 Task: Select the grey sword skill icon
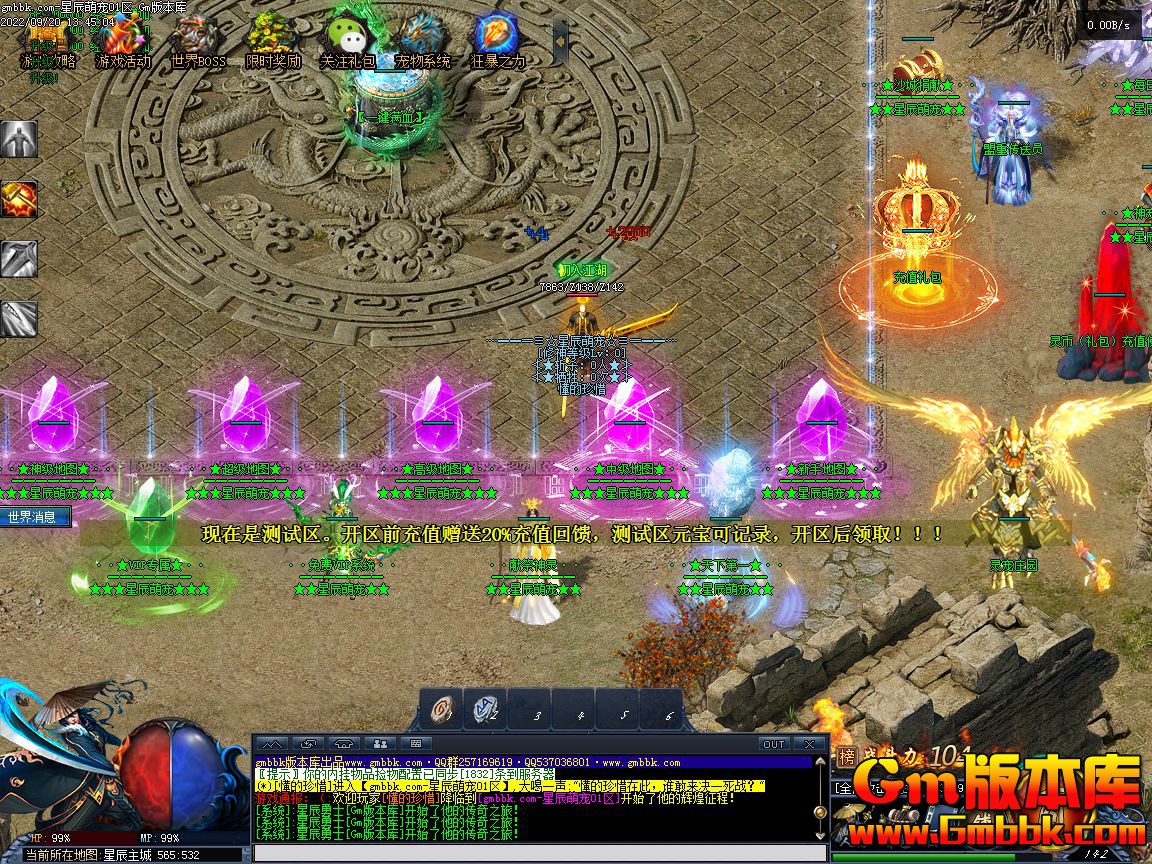[x=19, y=259]
